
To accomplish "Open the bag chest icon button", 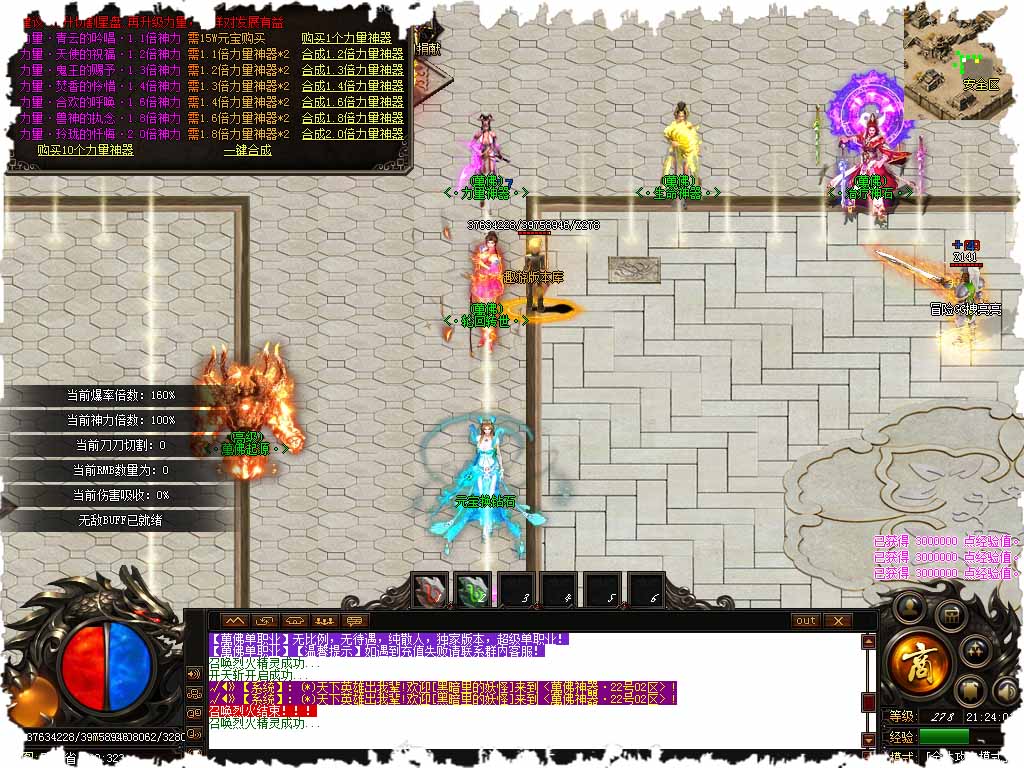I will click(950, 615).
